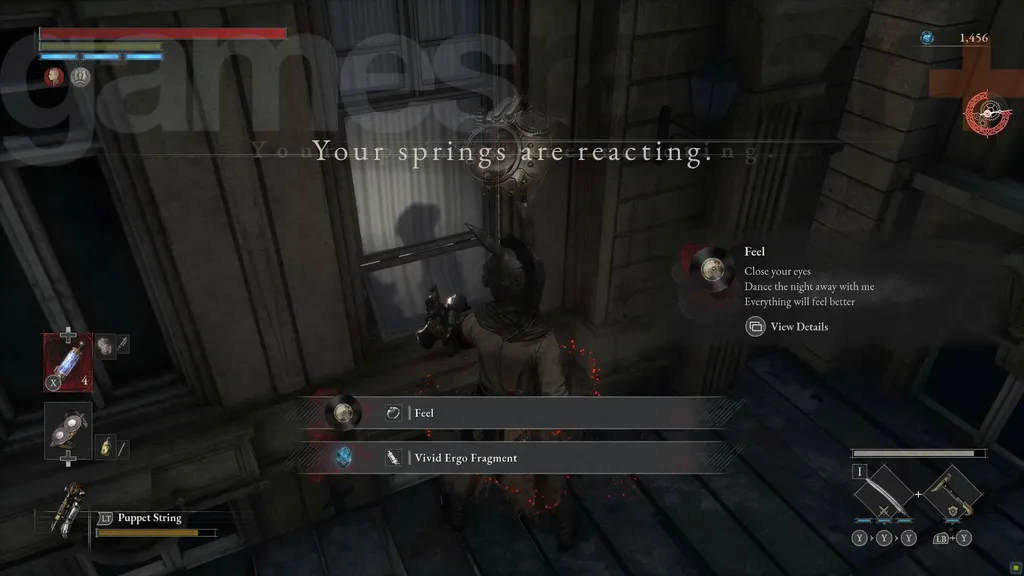Open View Details for the Feel record
1024x576 pixels.
(787, 326)
